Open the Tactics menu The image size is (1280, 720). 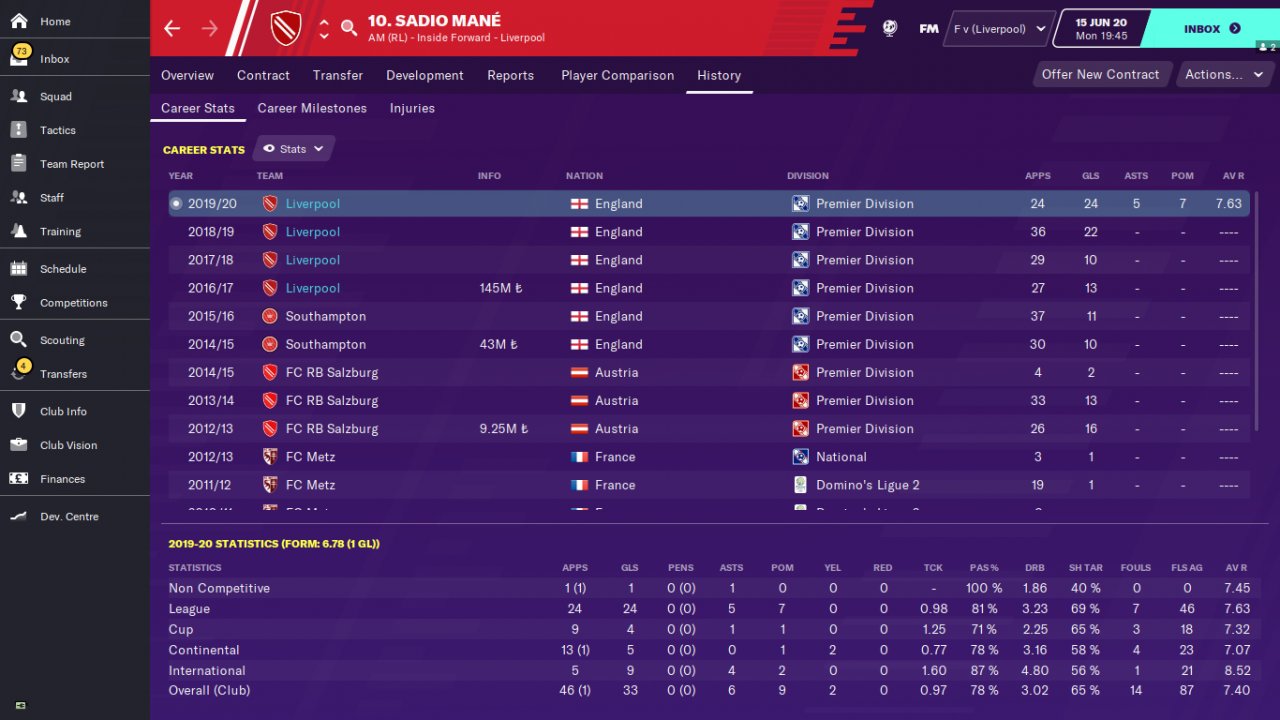[x=57, y=130]
